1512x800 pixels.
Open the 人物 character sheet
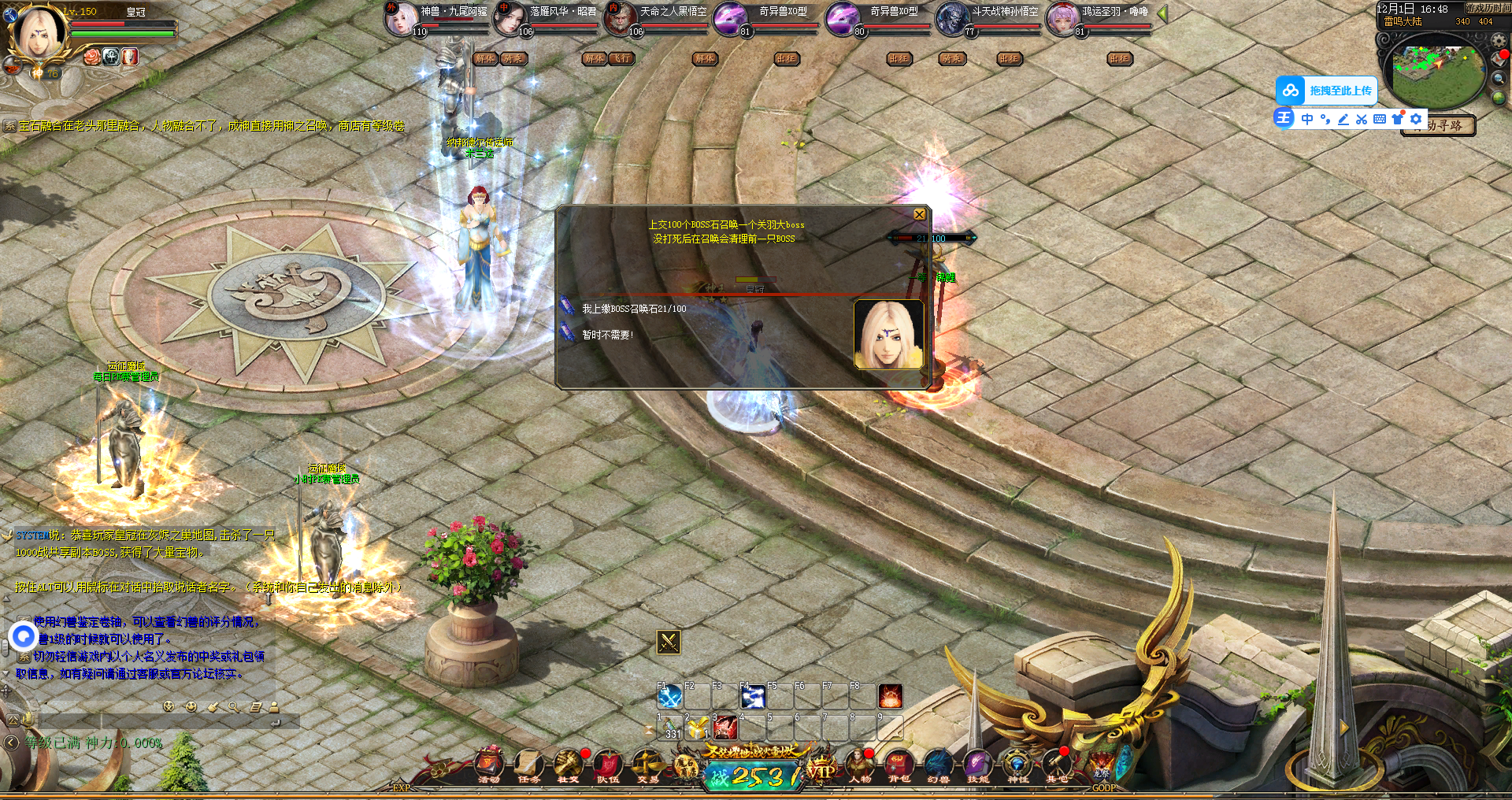pos(859,765)
